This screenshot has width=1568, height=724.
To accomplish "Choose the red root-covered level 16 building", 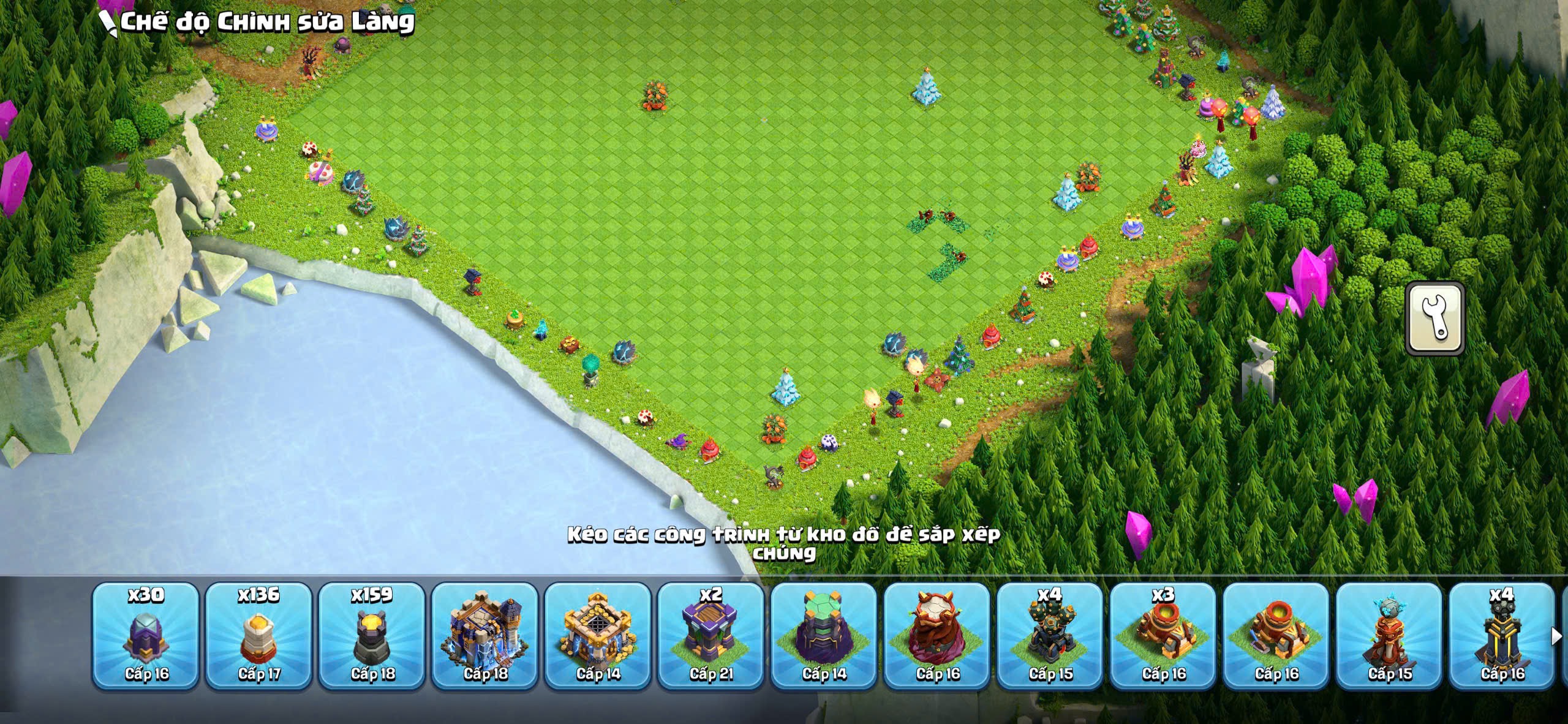I will pyautogui.click(x=937, y=636).
